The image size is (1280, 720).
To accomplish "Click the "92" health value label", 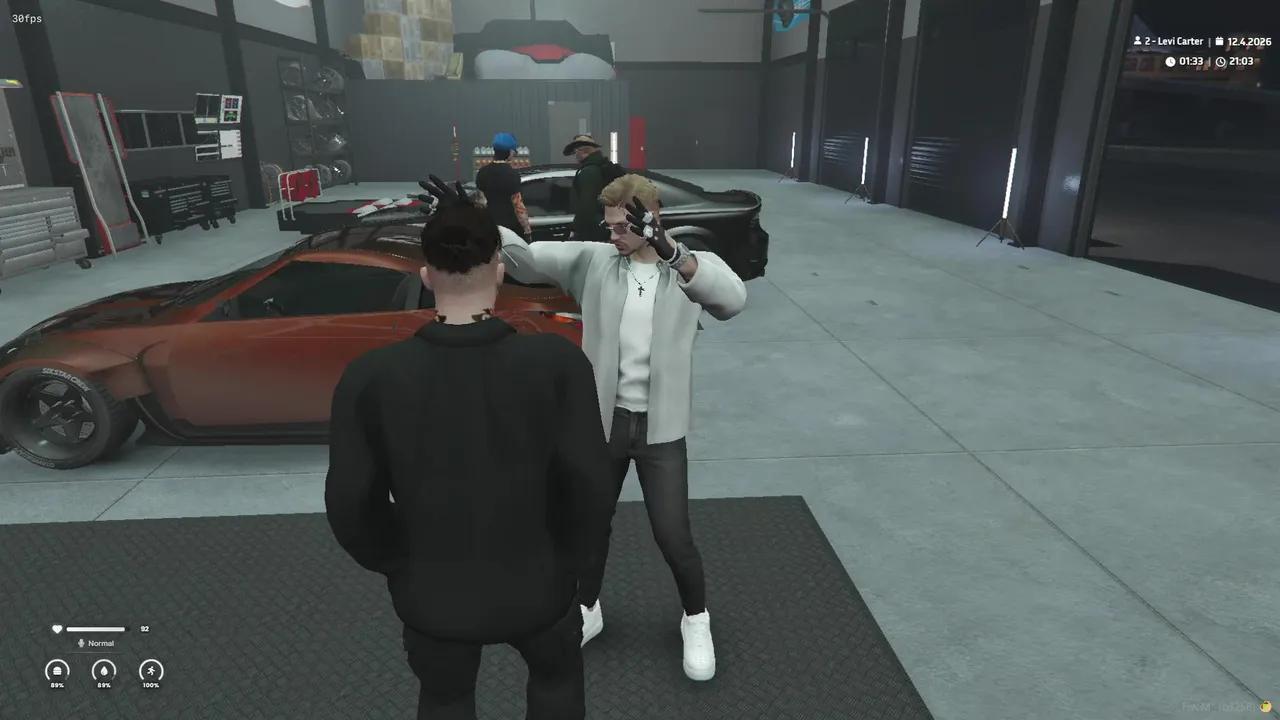I will pyautogui.click(x=144, y=629).
